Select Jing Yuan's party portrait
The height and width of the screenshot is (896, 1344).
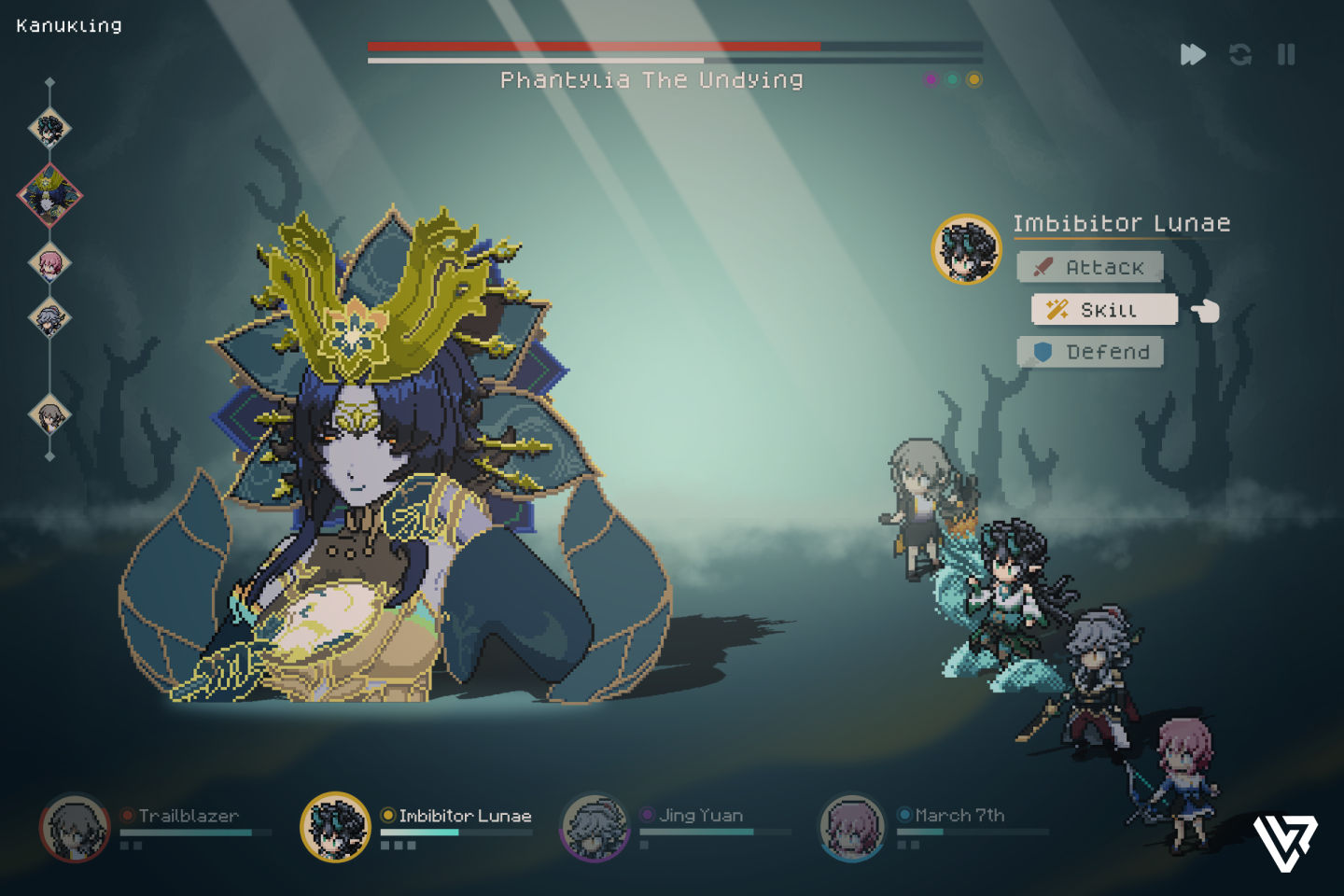click(595, 828)
